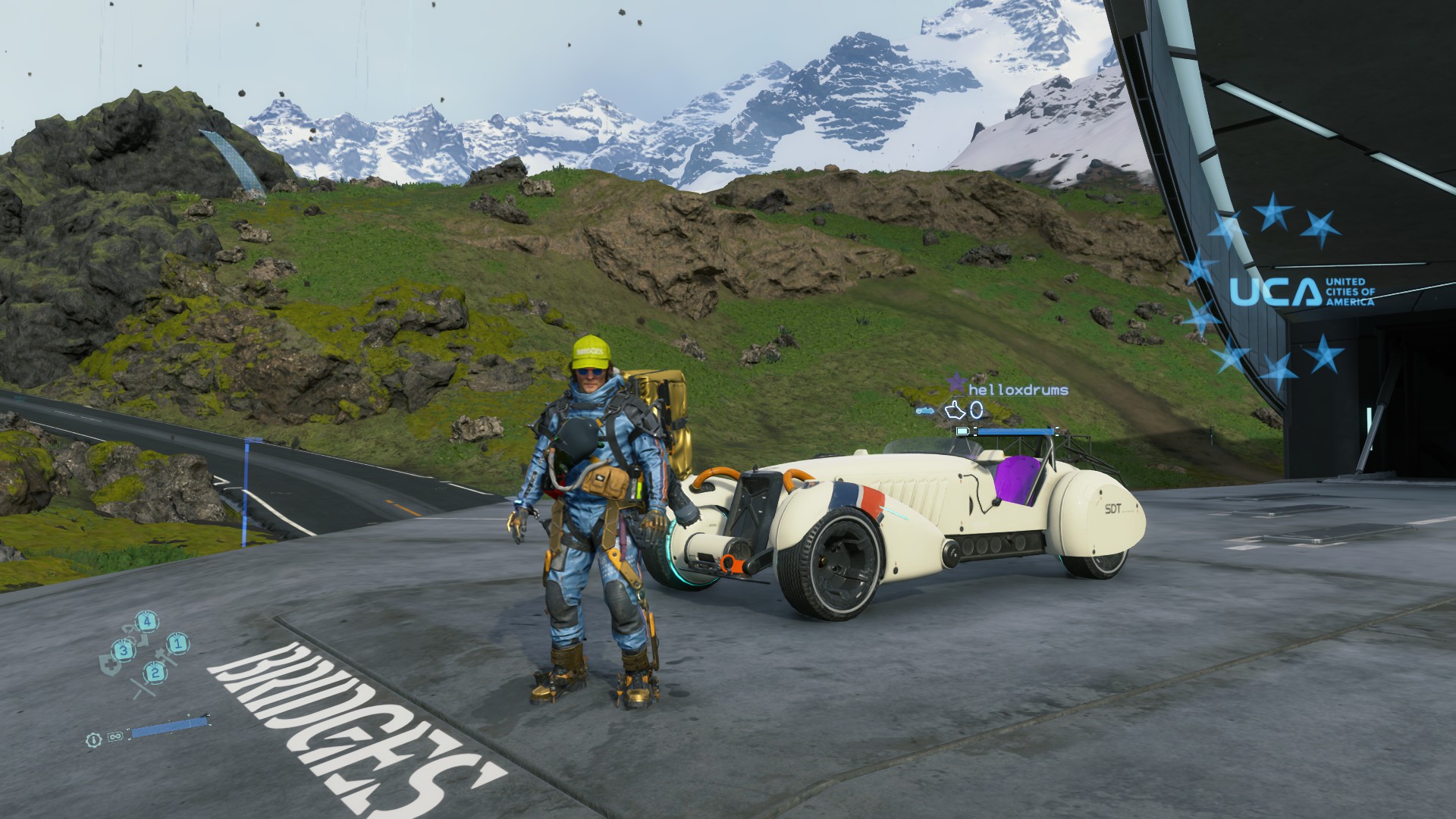Select the hammer tools category icon
The image size is (1456, 819).
pyautogui.click(x=165, y=657)
